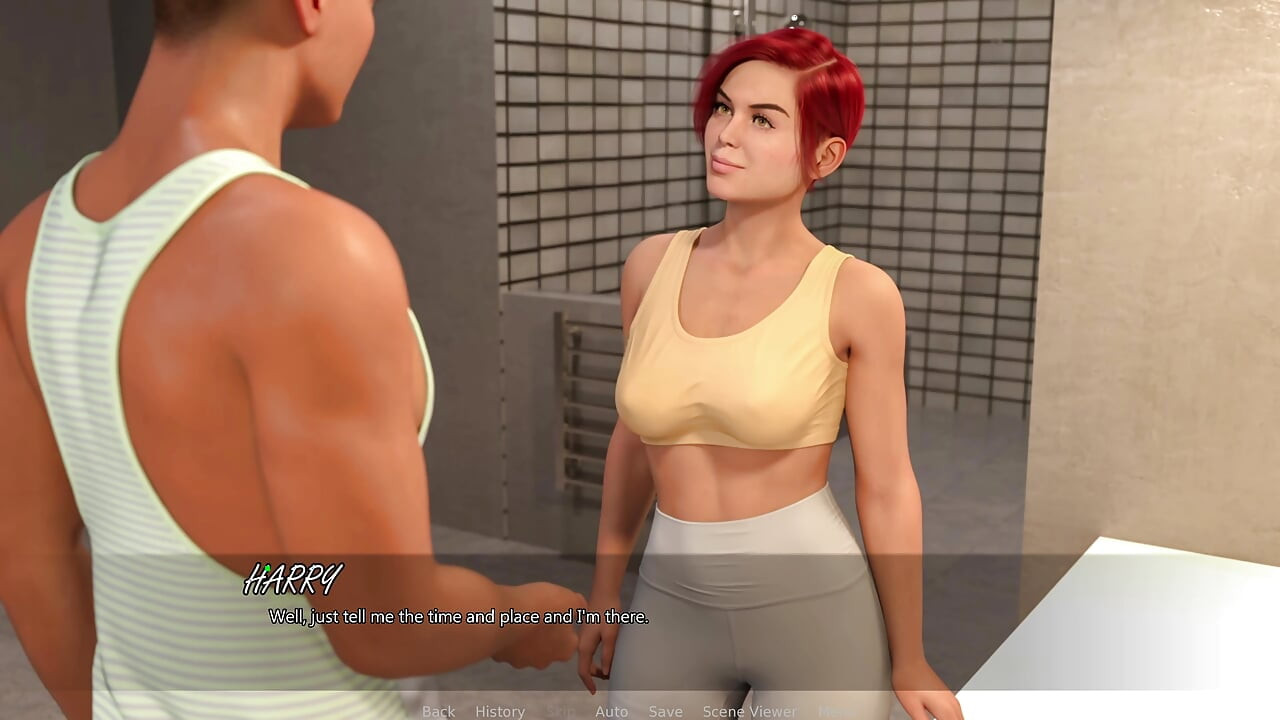
Task: Click Save on the bottom quick menu
Action: click(x=666, y=711)
